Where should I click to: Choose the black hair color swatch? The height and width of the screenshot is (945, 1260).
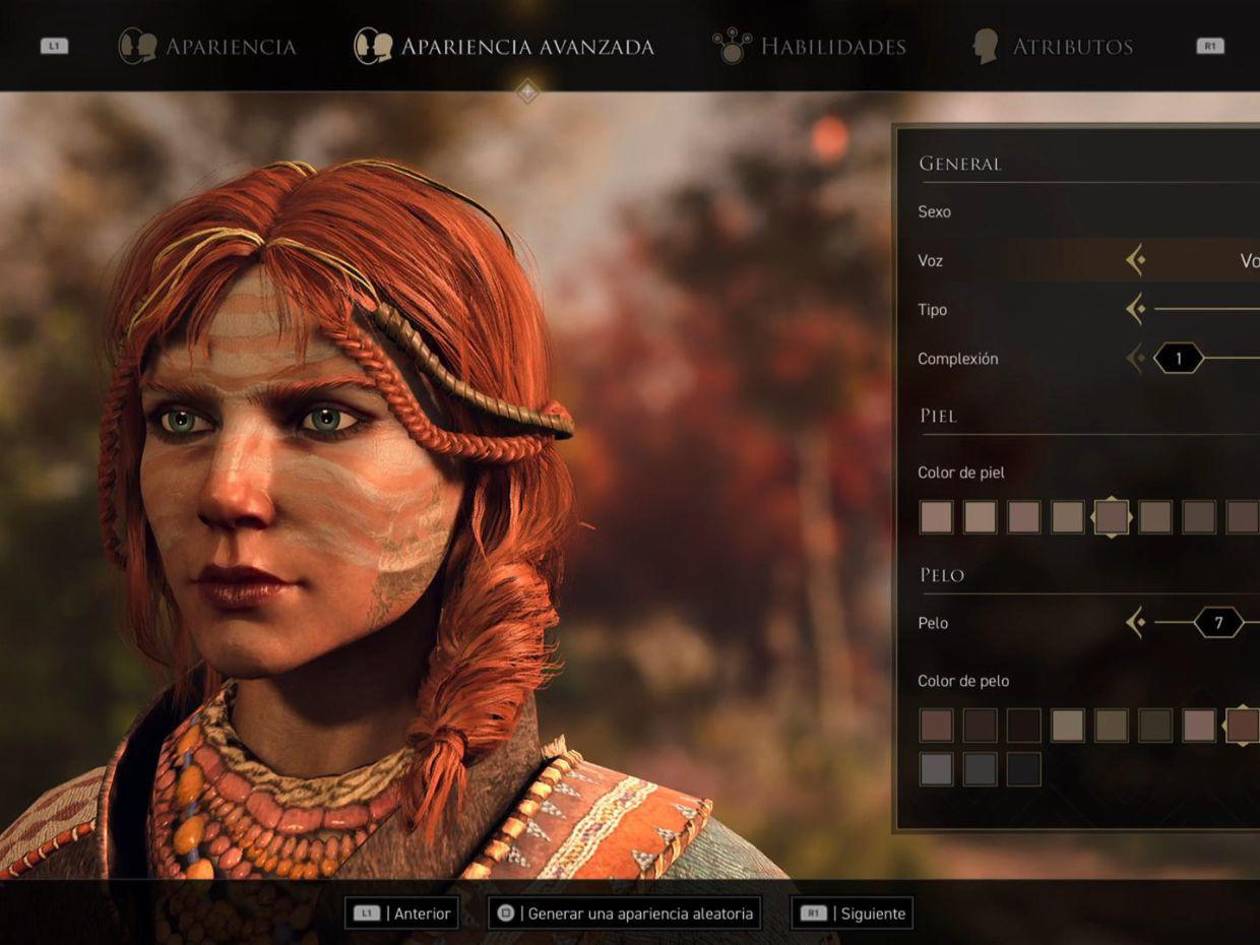click(1023, 769)
